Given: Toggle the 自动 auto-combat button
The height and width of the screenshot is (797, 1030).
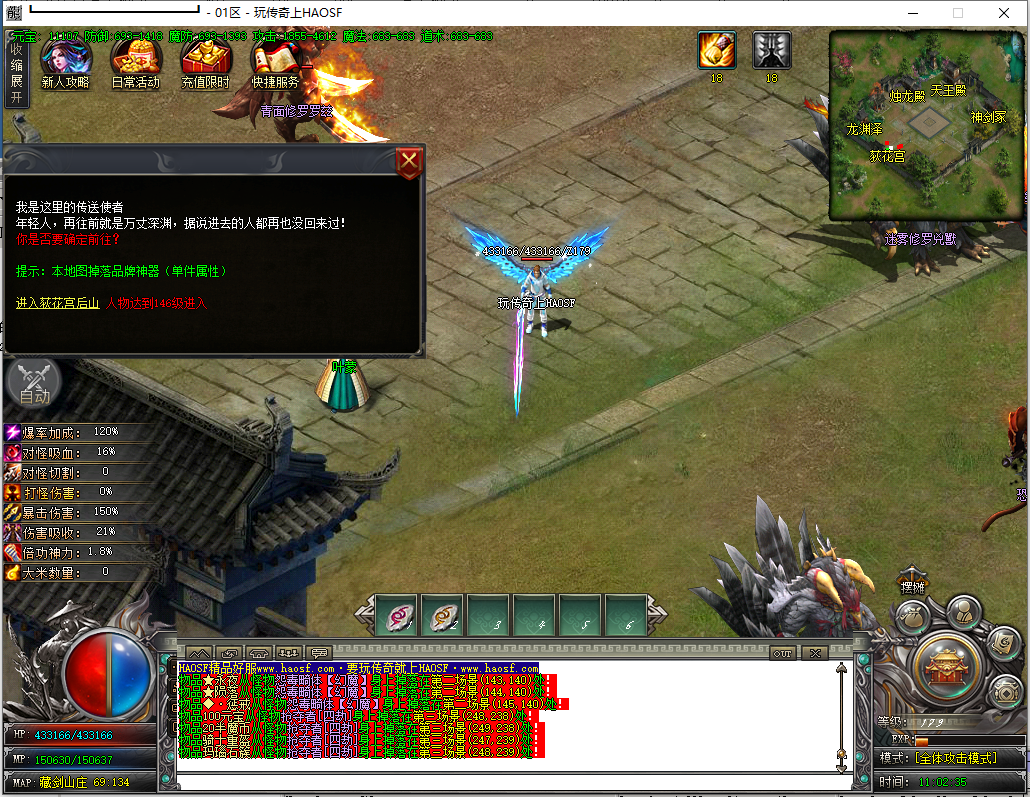Looking at the screenshot, I should point(33,385).
